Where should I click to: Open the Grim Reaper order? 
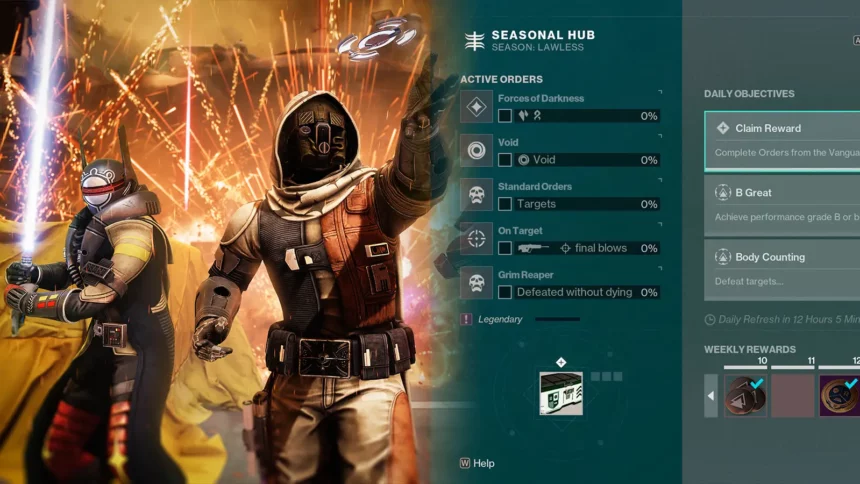(560, 283)
